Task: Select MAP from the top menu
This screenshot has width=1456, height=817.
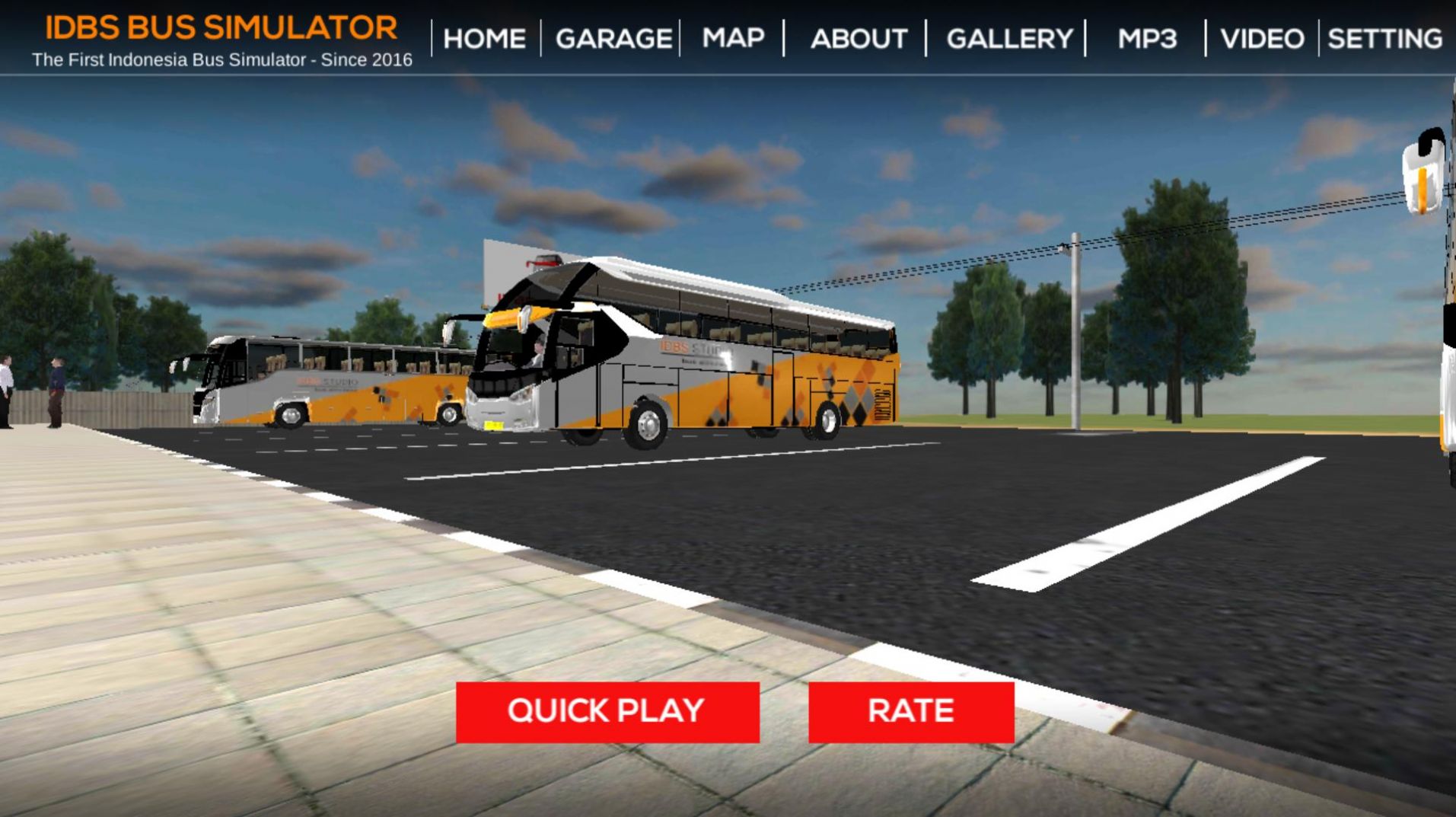Action: (x=733, y=37)
